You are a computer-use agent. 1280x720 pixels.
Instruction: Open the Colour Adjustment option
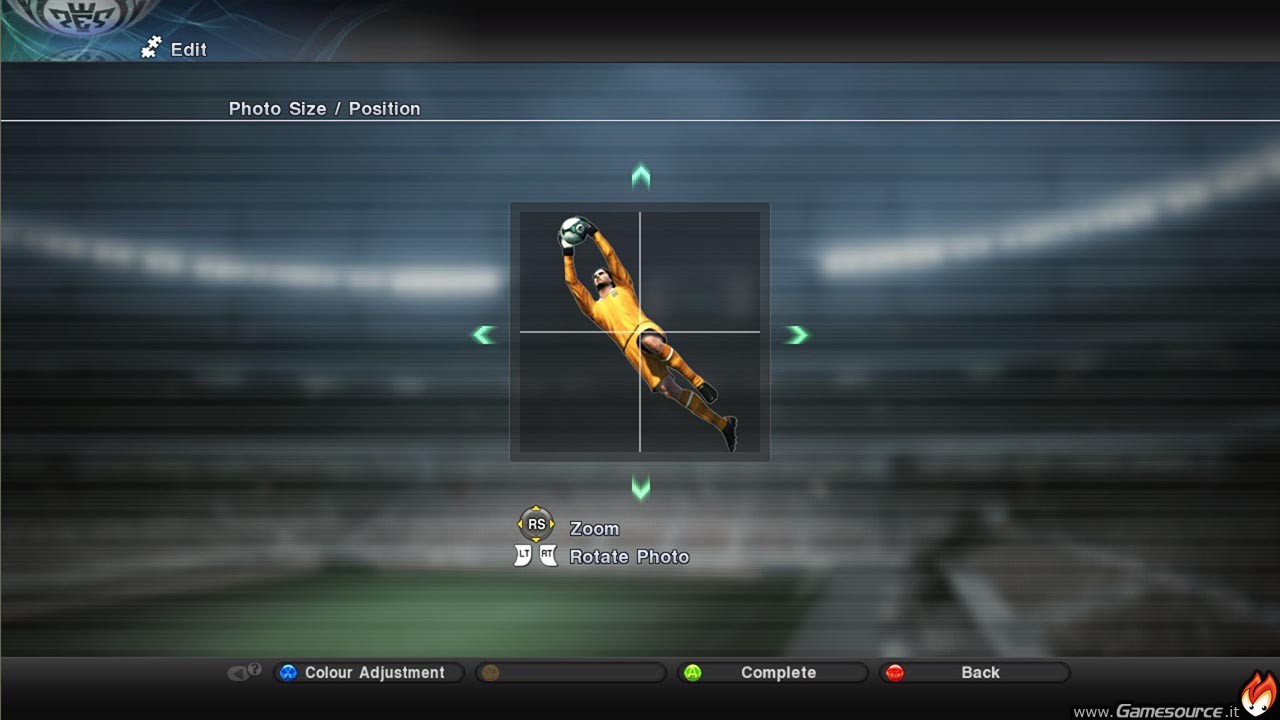click(x=368, y=673)
